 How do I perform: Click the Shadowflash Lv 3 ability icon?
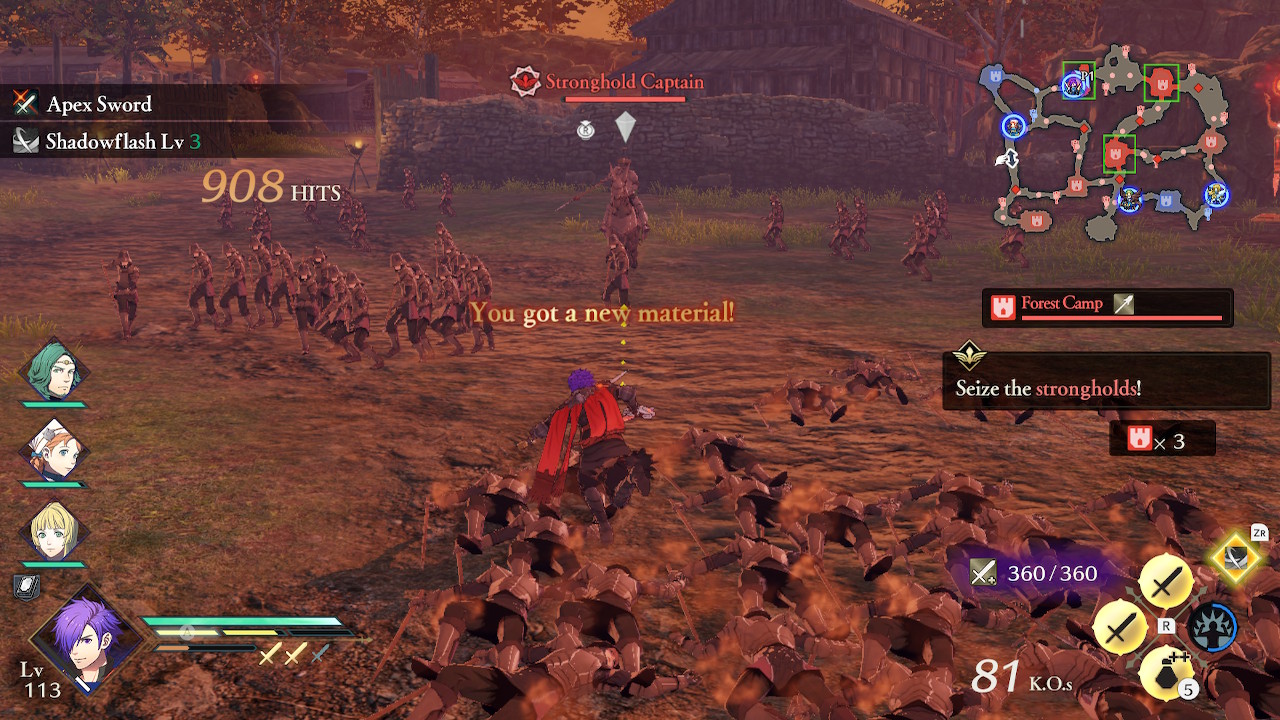coord(25,140)
